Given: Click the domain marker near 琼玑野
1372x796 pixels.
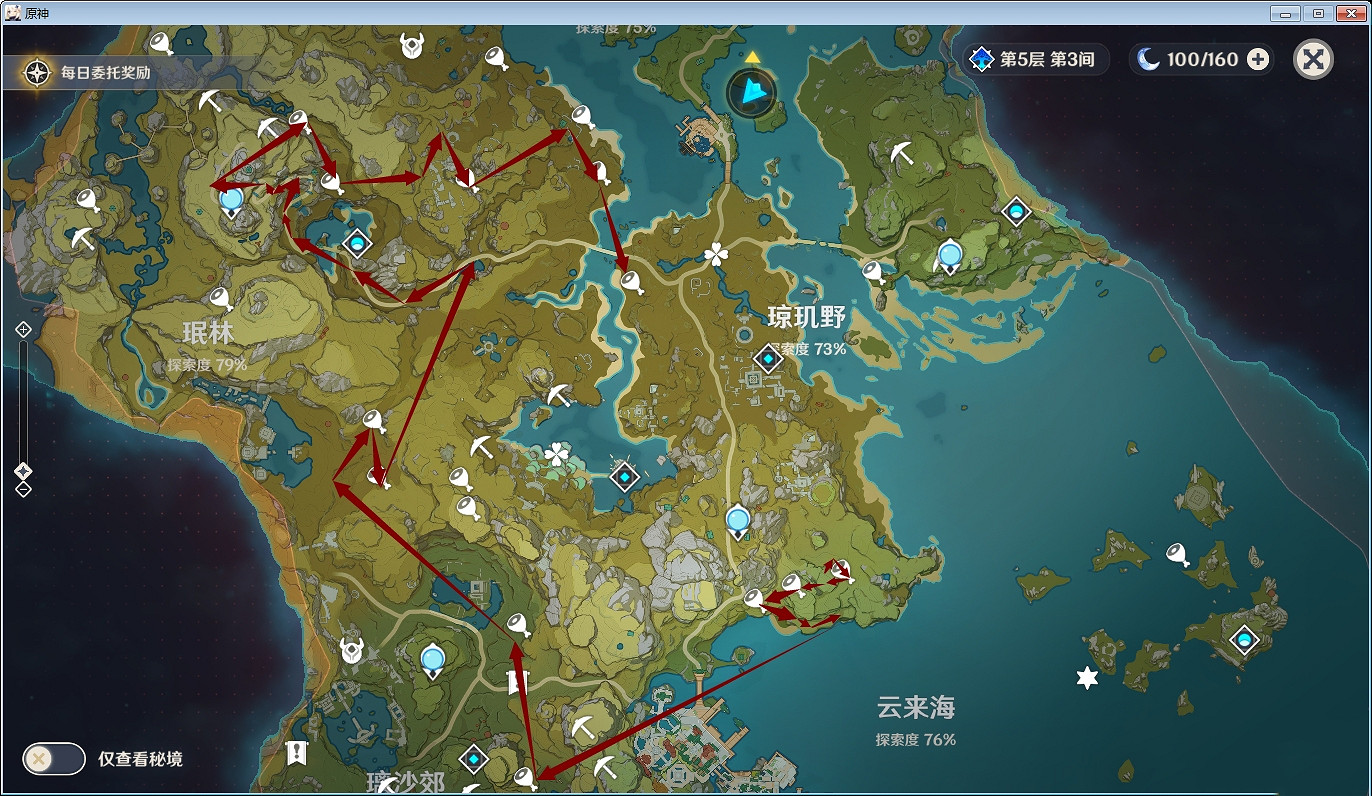Looking at the screenshot, I should click(767, 359).
